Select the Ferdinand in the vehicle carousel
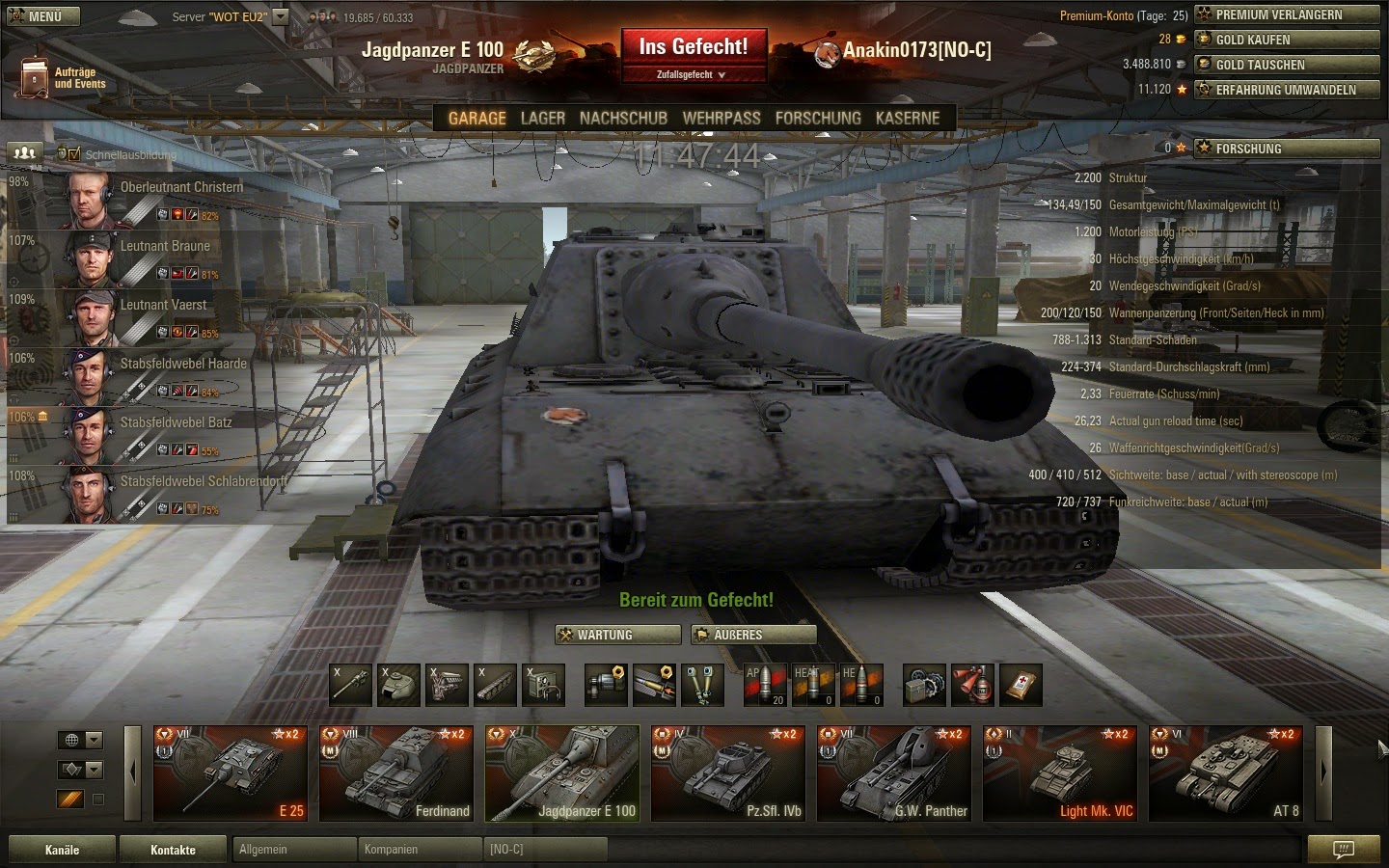Image resolution: width=1389 pixels, height=868 pixels. click(395, 772)
